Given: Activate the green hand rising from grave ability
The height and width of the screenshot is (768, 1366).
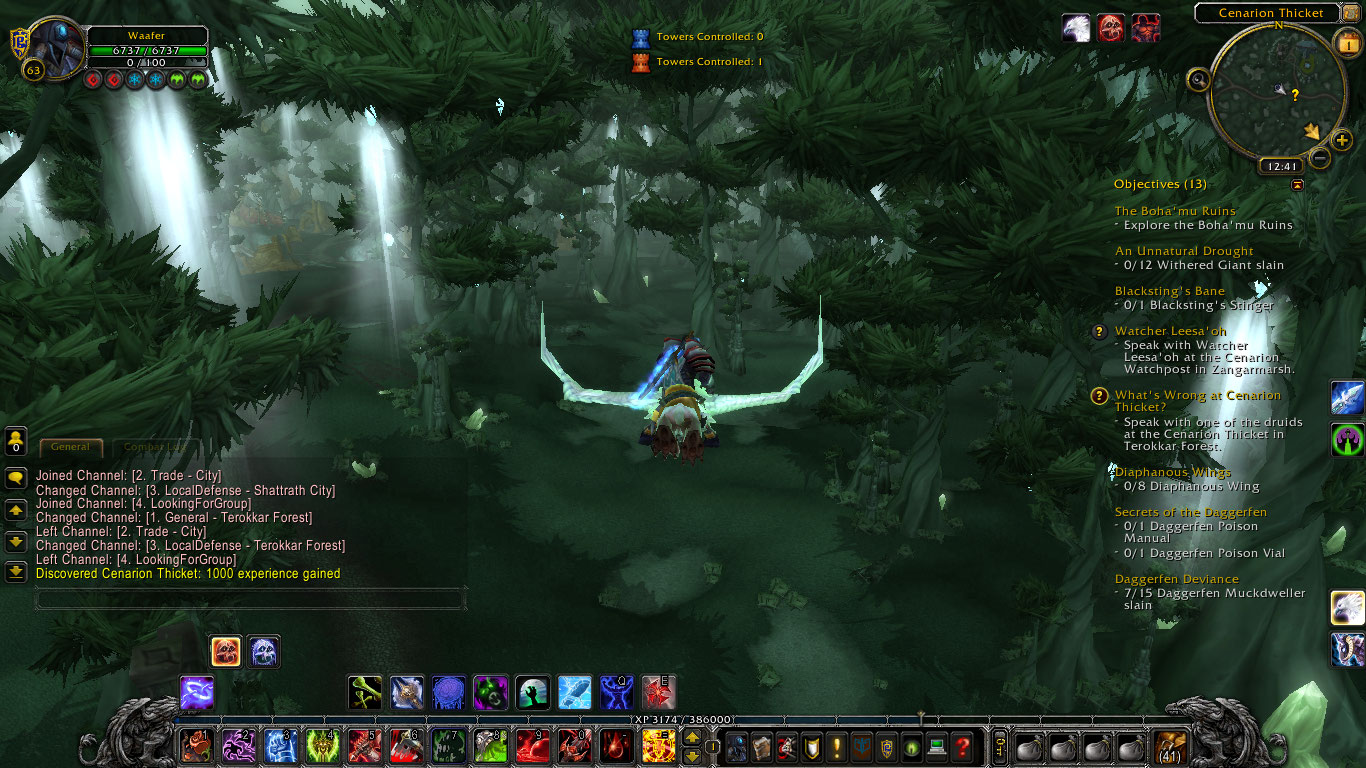Looking at the screenshot, I should [x=532, y=692].
